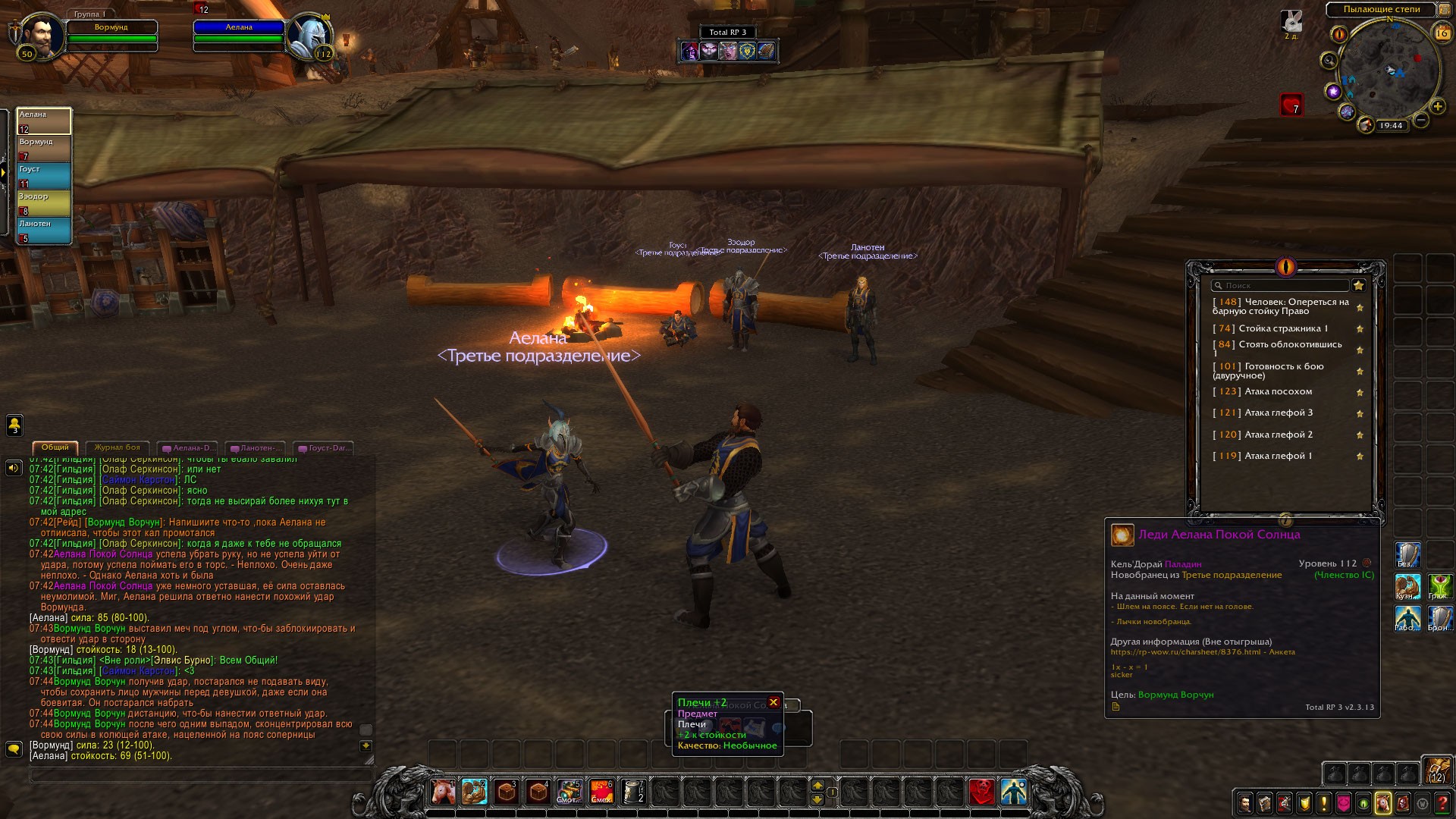The height and width of the screenshot is (819, 1456).
Task: Click the minimap tracking magnifier icon
Action: point(1329,61)
